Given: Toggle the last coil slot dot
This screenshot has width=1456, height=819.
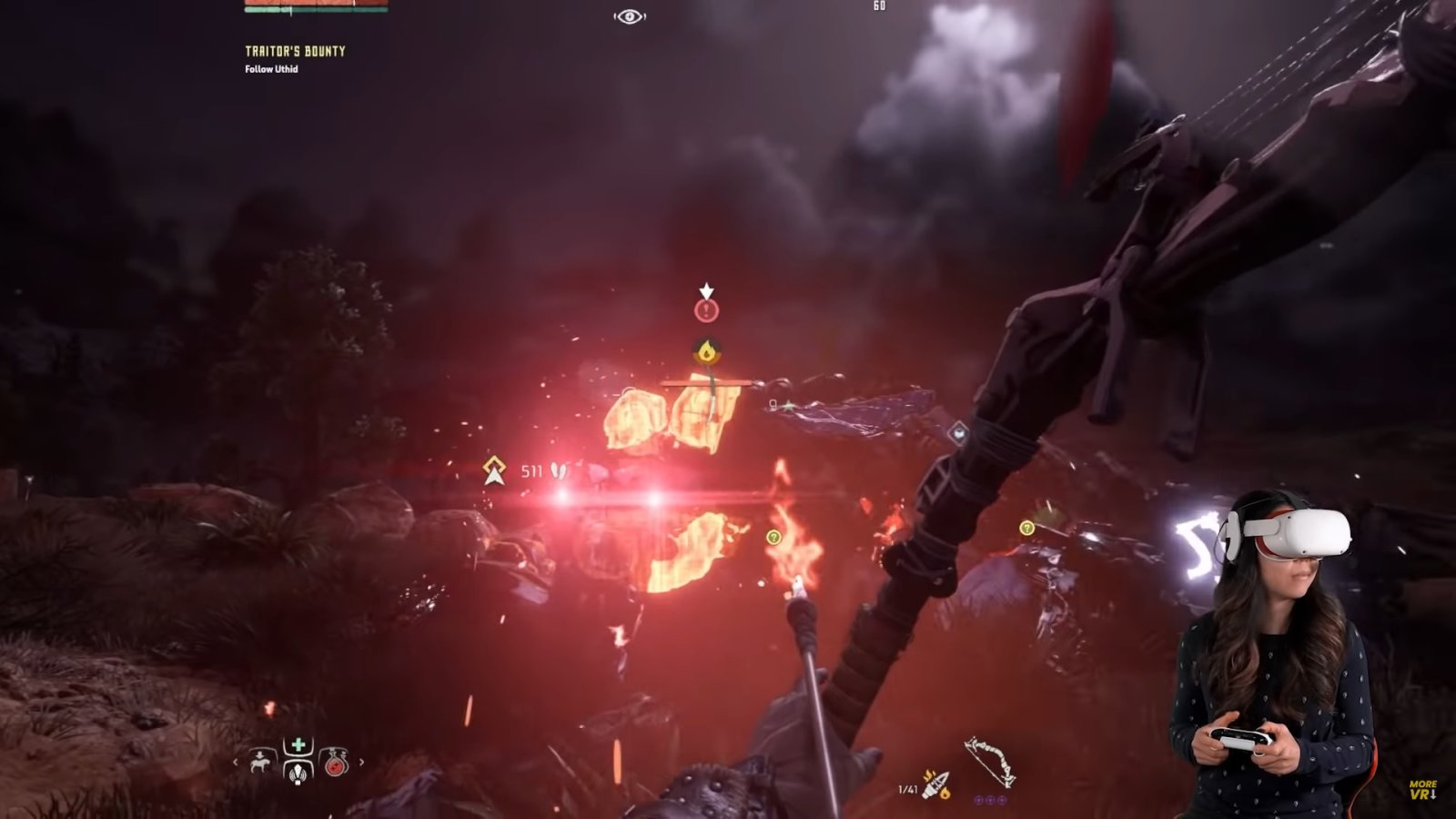Looking at the screenshot, I should pyautogui.click(x=1001, y=800).
